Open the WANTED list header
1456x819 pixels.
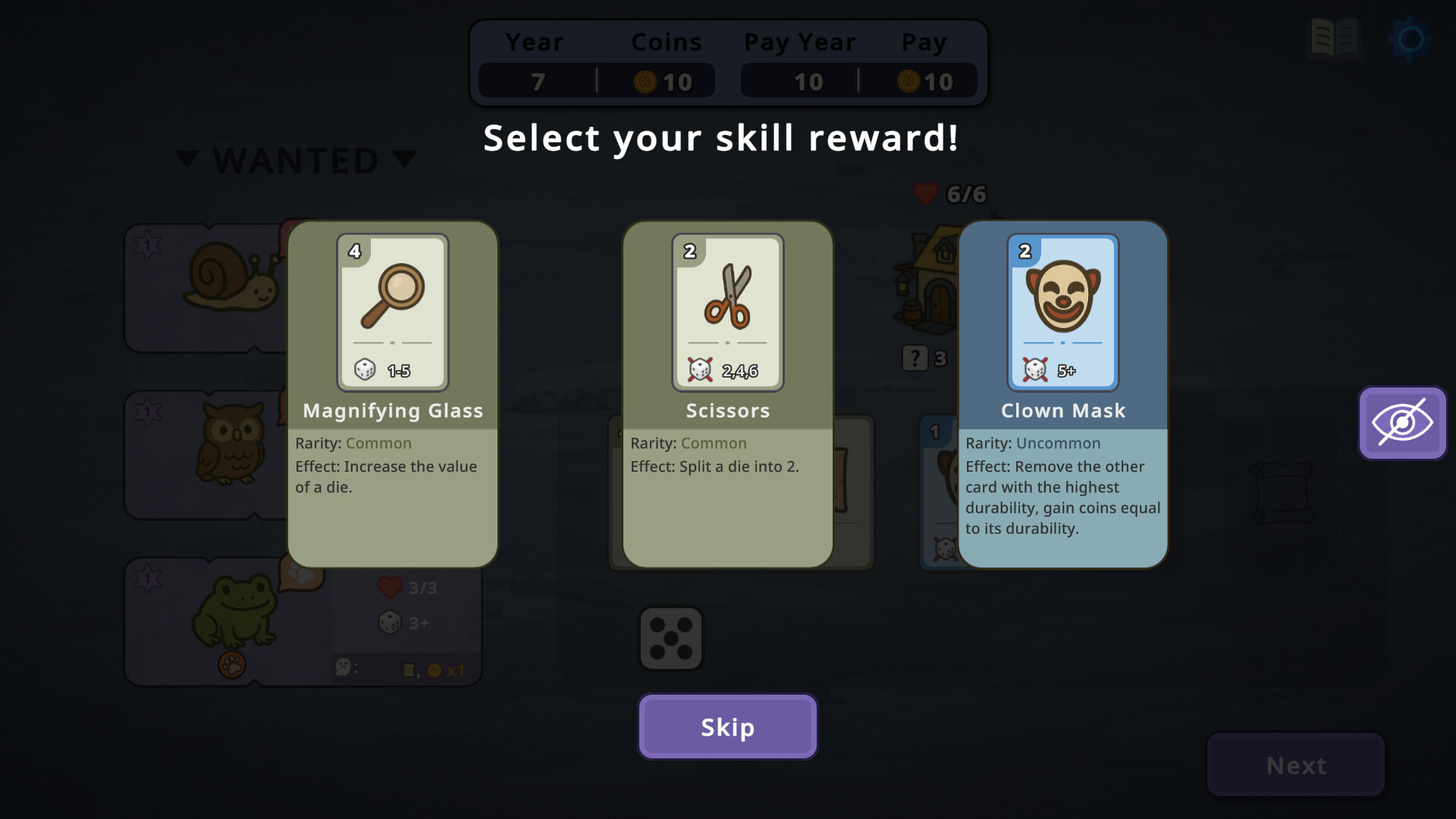coord(296,159)
